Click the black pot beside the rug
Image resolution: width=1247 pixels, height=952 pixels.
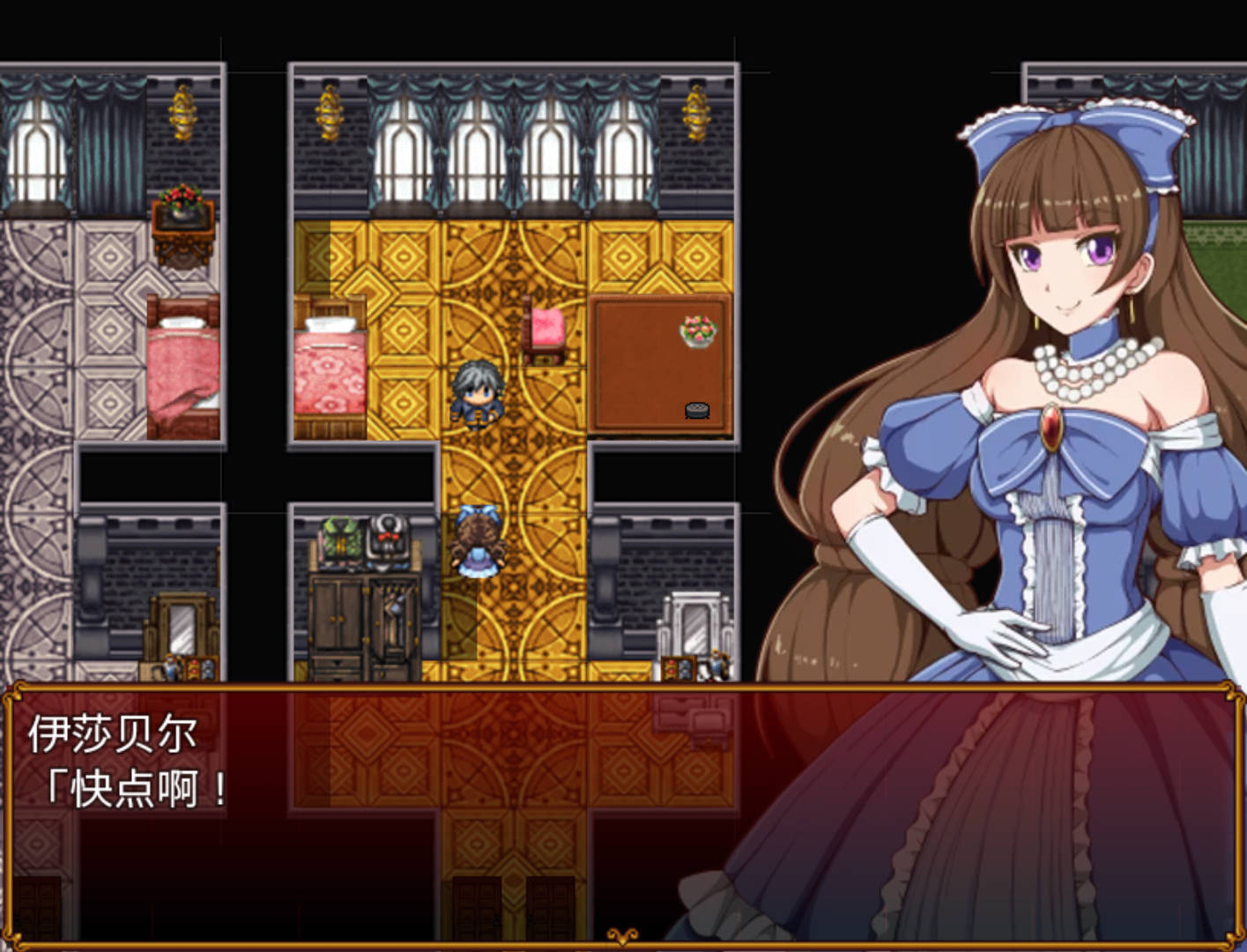694,408
